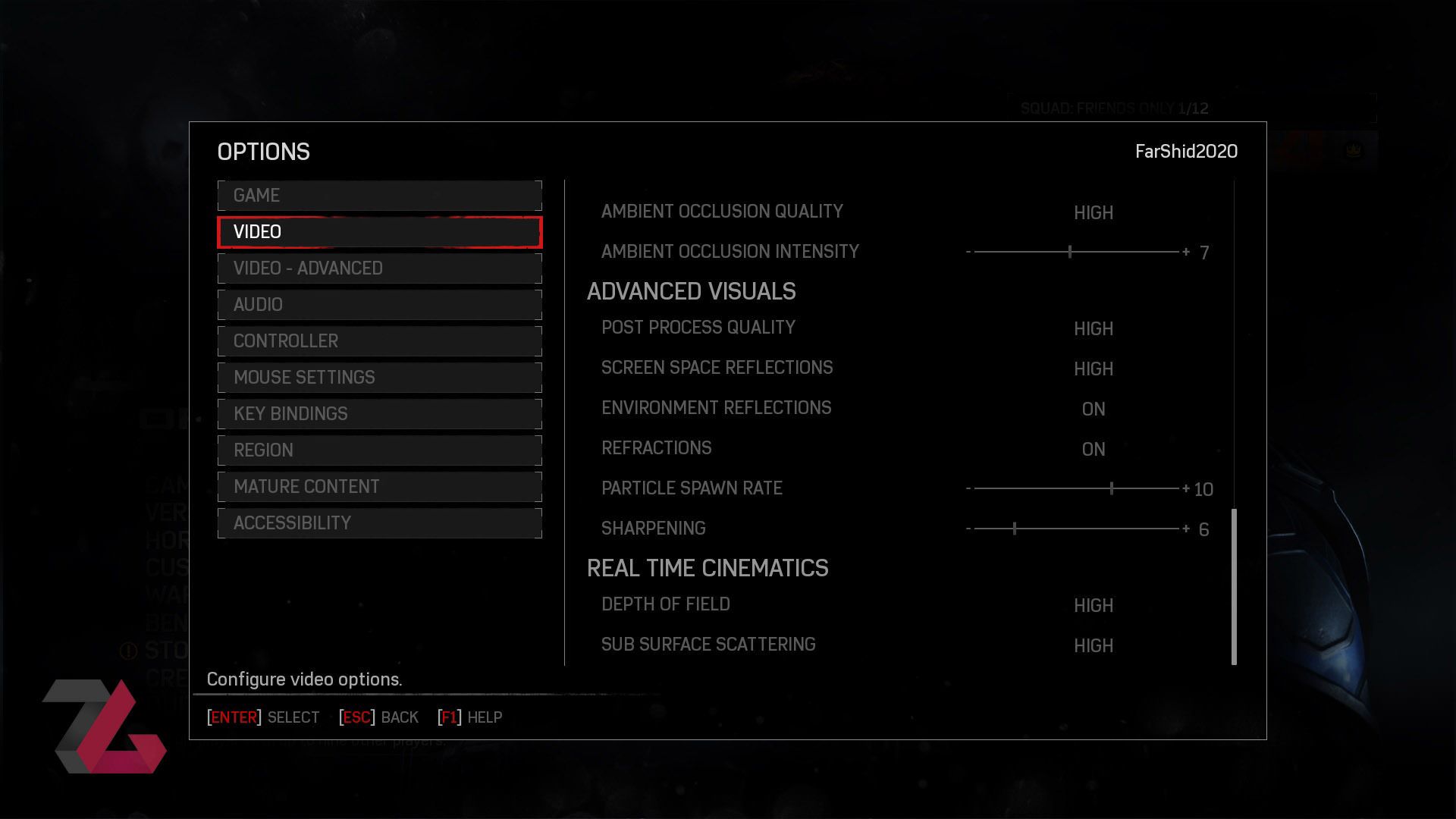Screen dimensions: 1456x819
Task: Toggle Environment Reflections on or off
Action: click(1093, 409)
